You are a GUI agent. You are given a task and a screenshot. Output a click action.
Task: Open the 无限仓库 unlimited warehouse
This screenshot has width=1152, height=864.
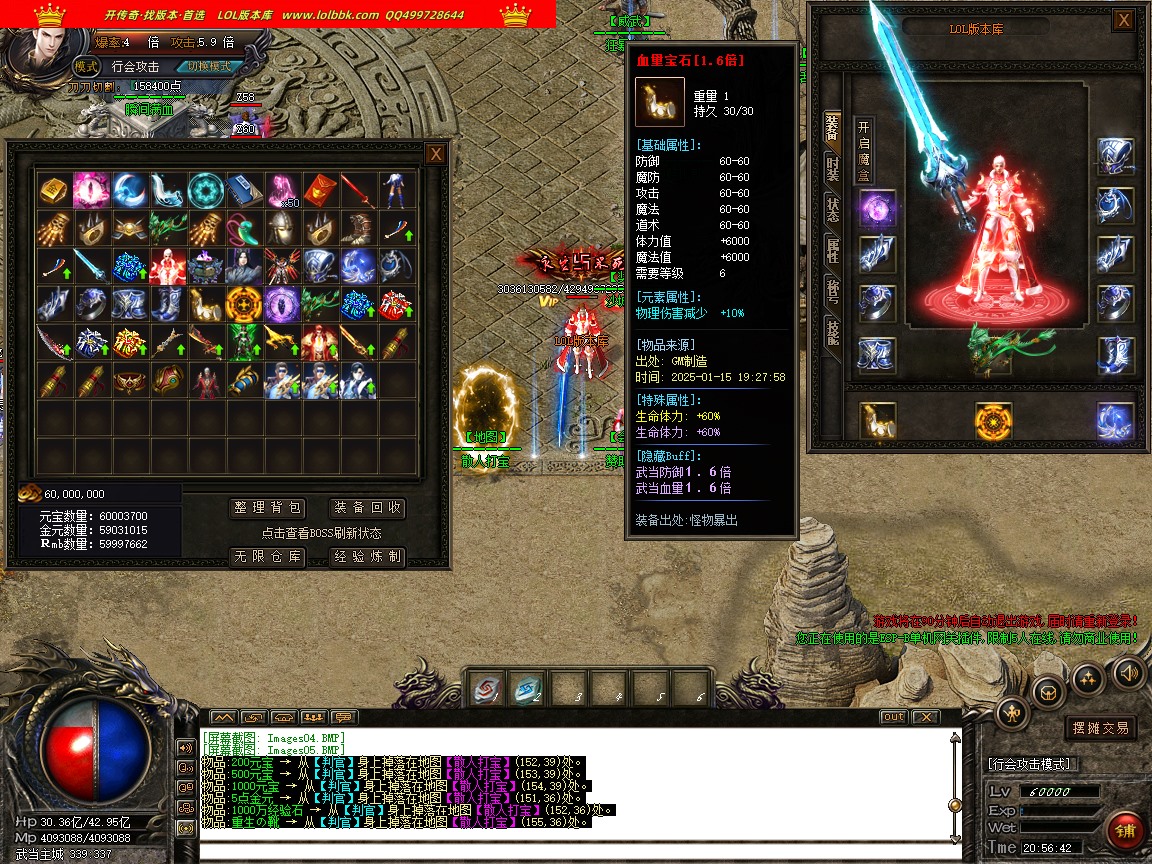coord(266,557)
